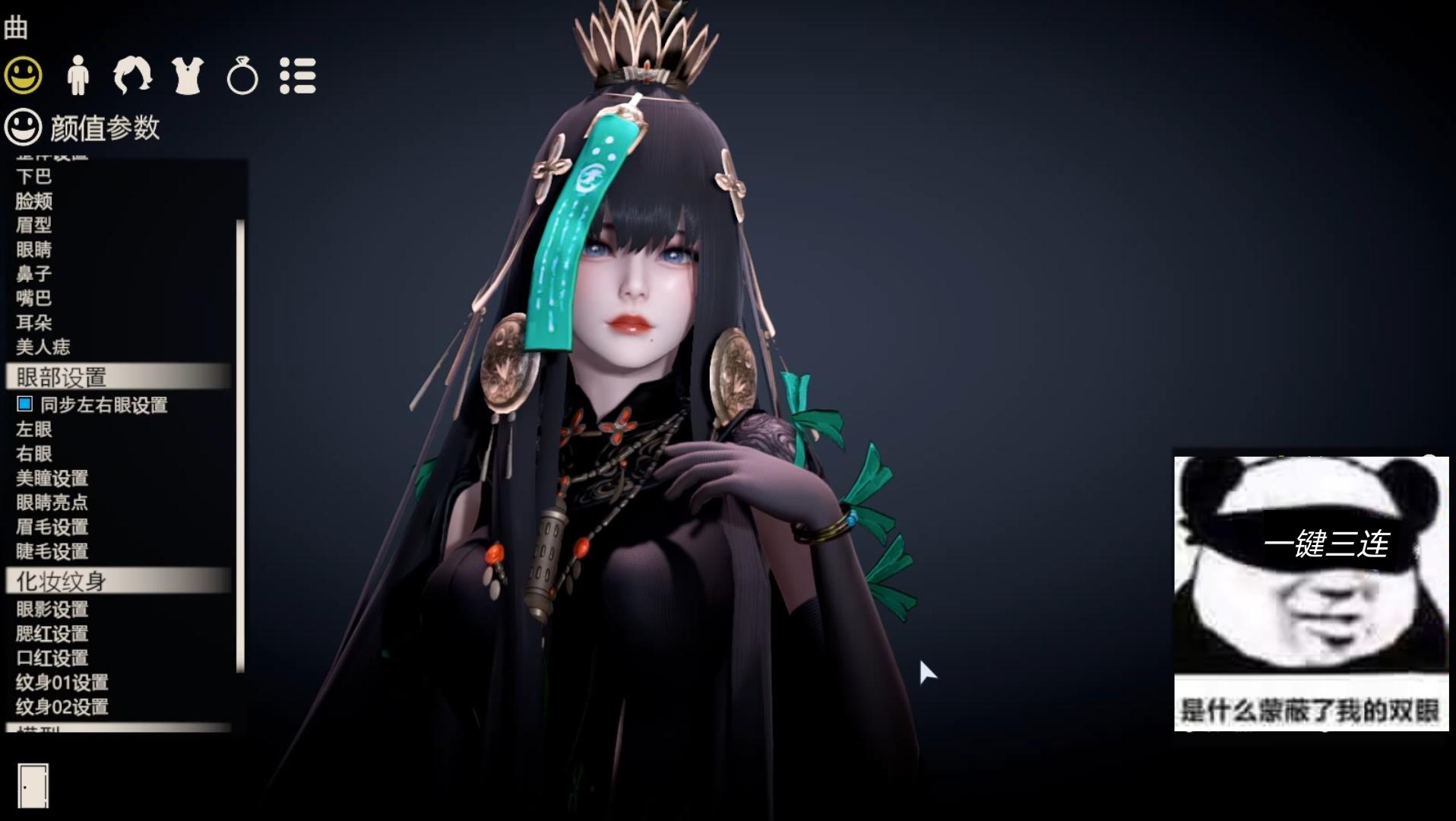Open the clothing outfit icon

point(186,75)
